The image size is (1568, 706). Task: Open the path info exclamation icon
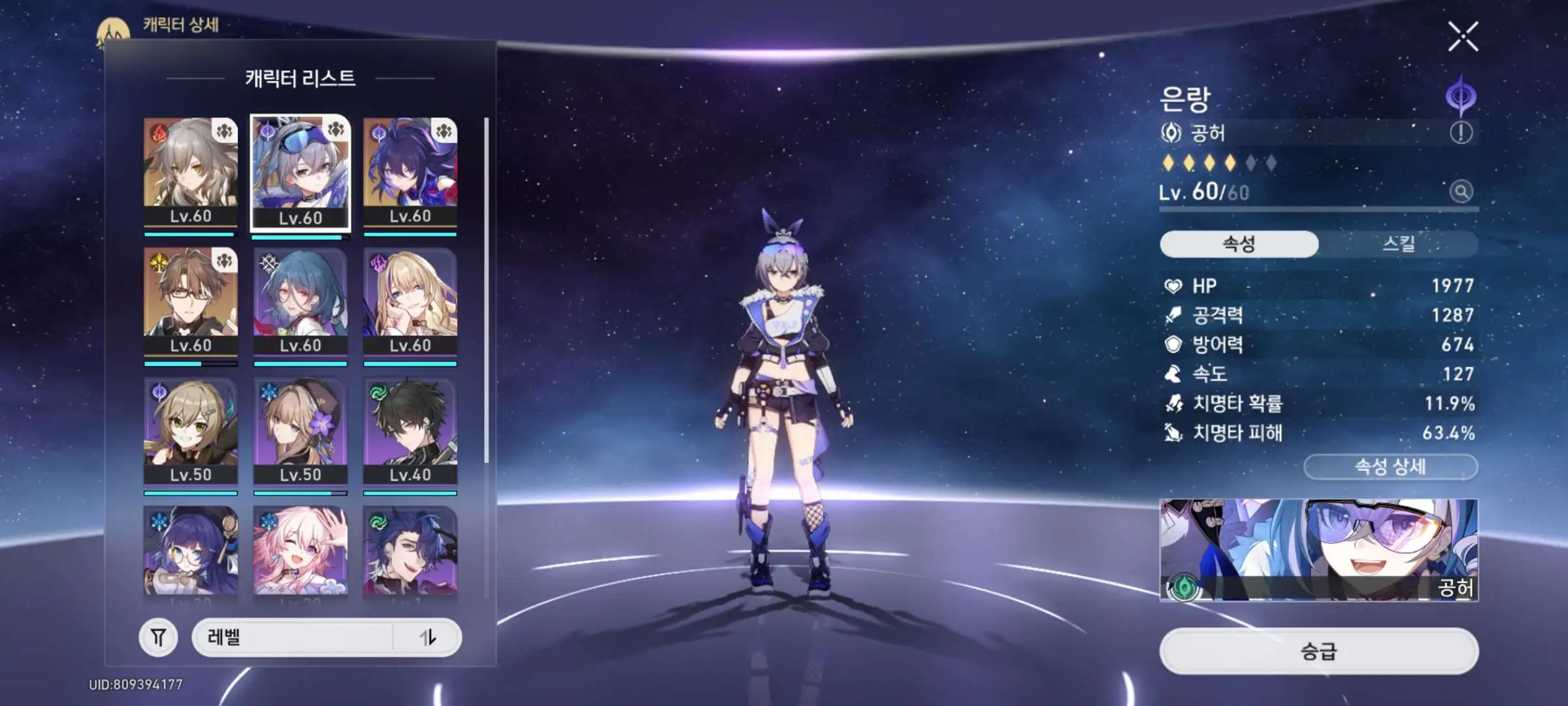point(1461,133)
